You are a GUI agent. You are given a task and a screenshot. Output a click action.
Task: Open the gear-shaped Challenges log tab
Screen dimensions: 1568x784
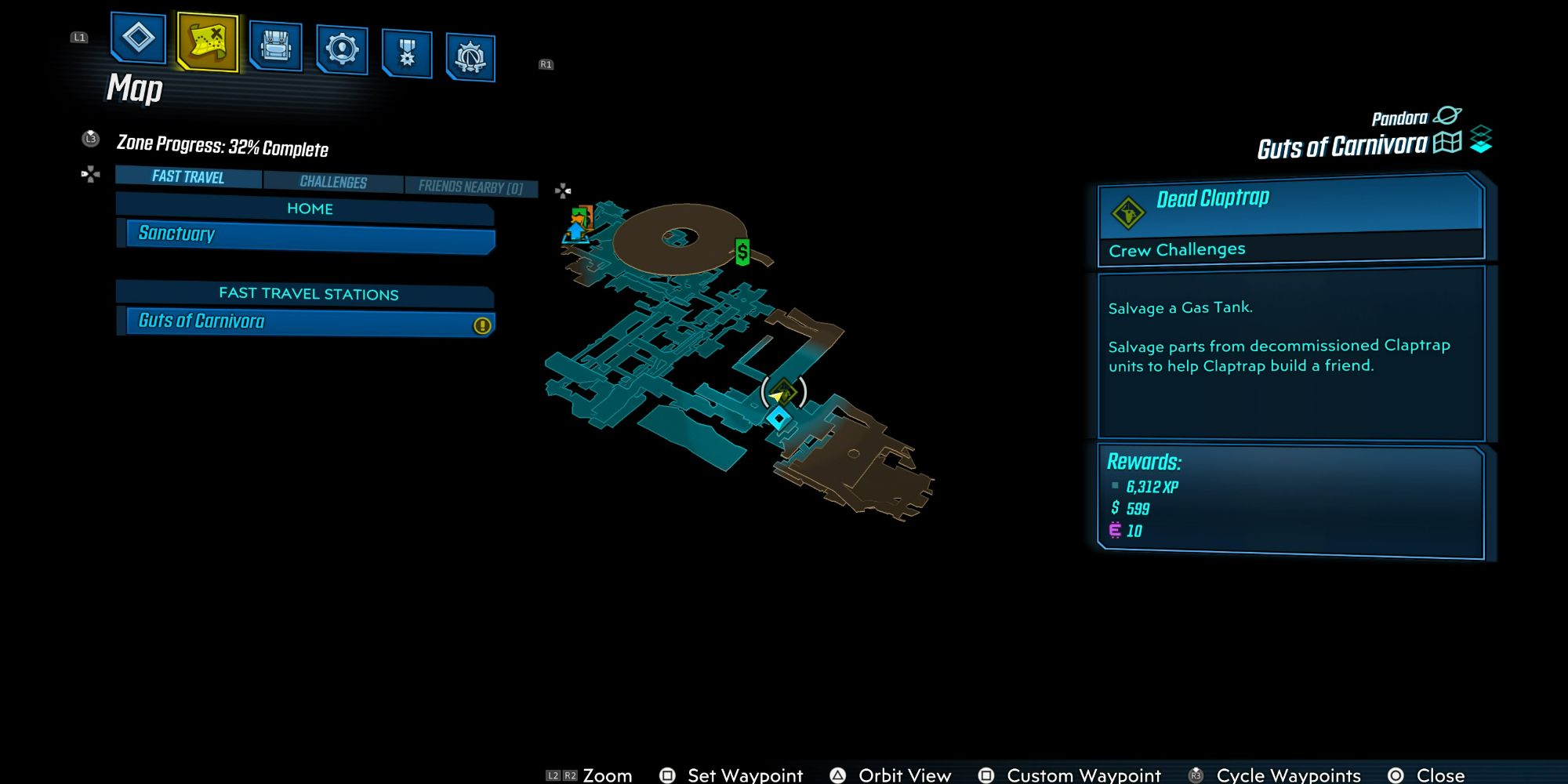tap(470, 57)
